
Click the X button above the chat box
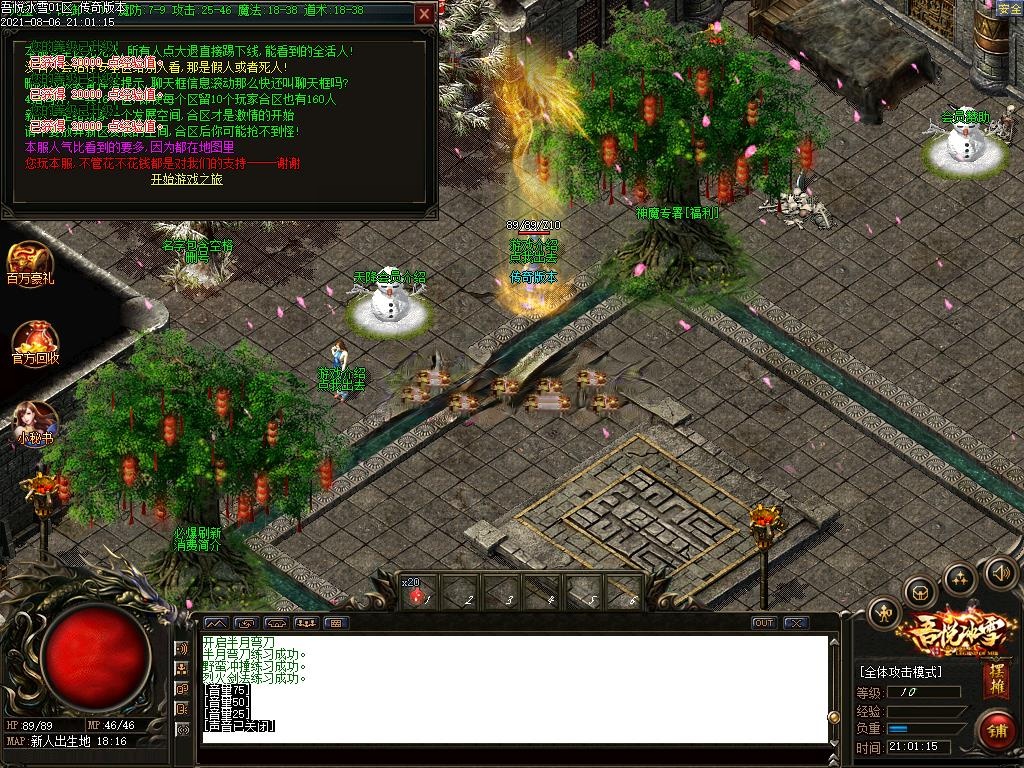[795, 623]
